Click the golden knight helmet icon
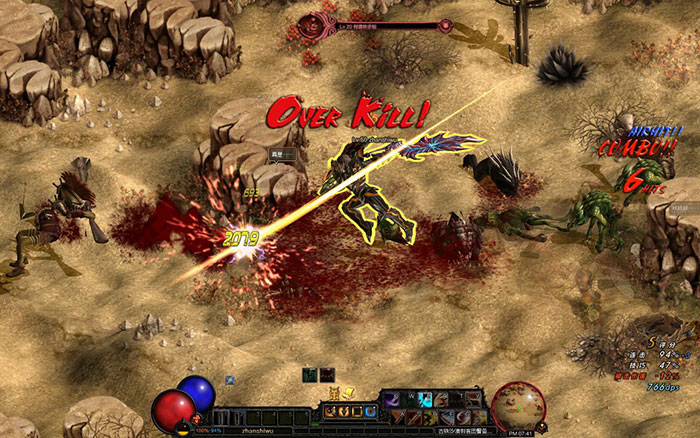Viewport: 700px width, 438px height. (x=336, y=395)
